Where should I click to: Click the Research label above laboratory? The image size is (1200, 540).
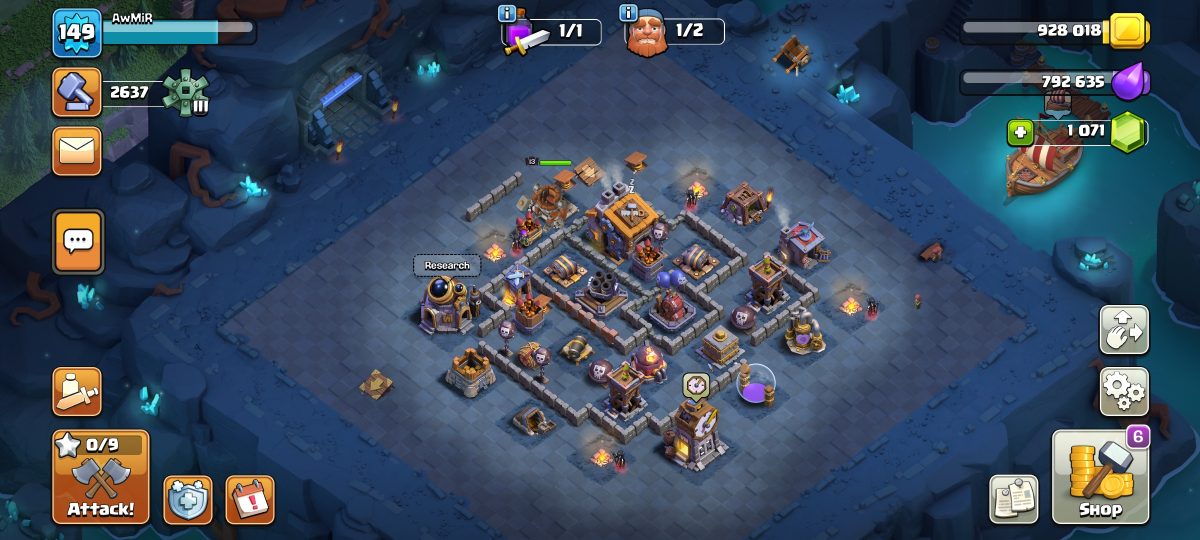click(x=446, y=266)
